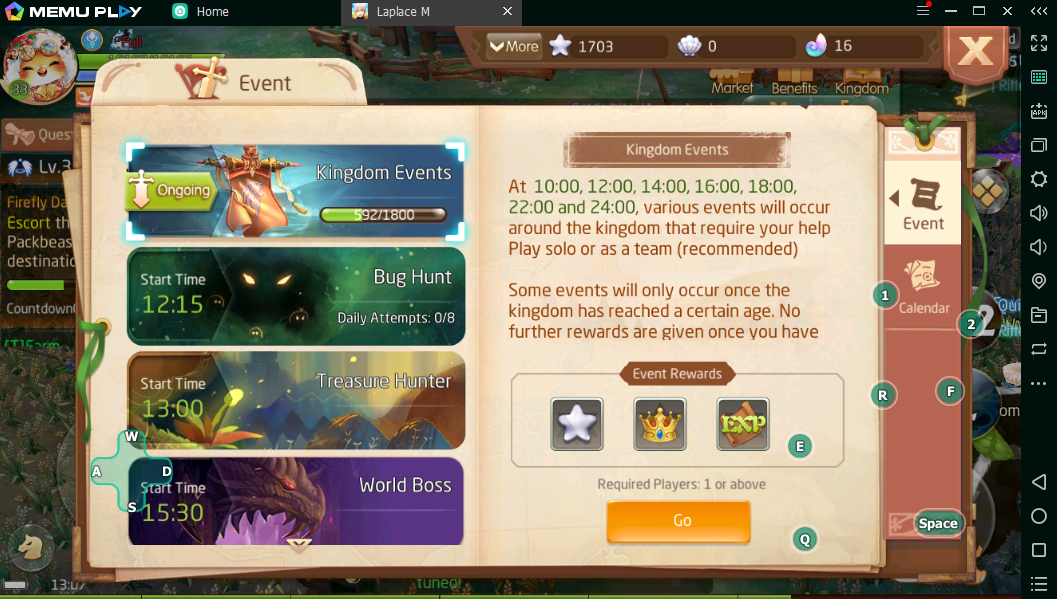Choose the Treasure Hunter event
Screen dimensions: 1057x599
coord(296,400)
